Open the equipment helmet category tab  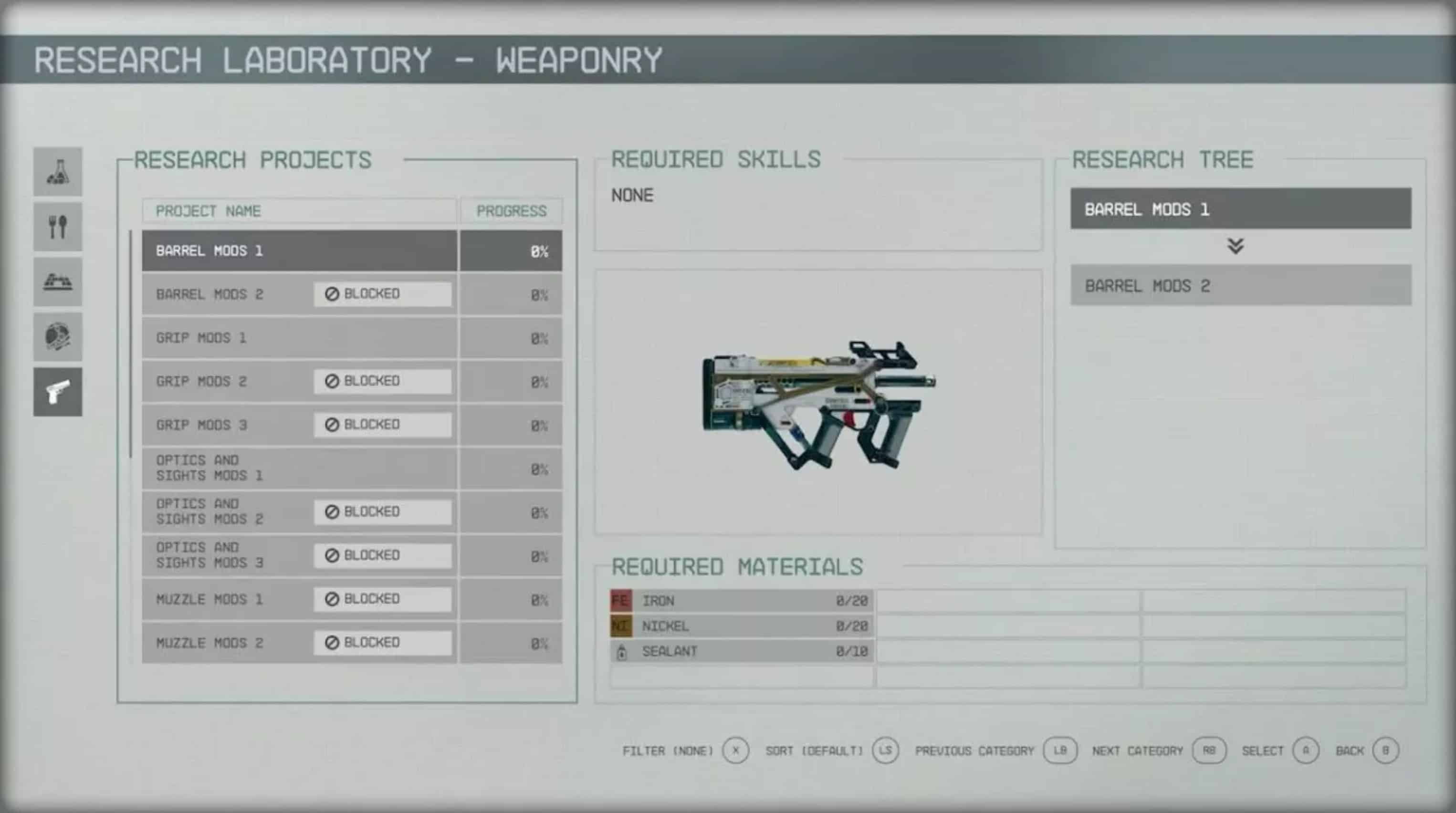(x=58, y=337)
